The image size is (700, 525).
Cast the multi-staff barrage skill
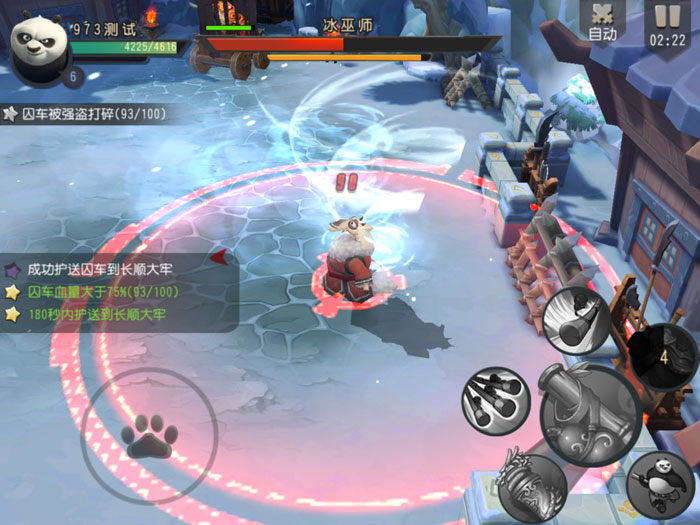pyautogui.click(x=495, y=401)
